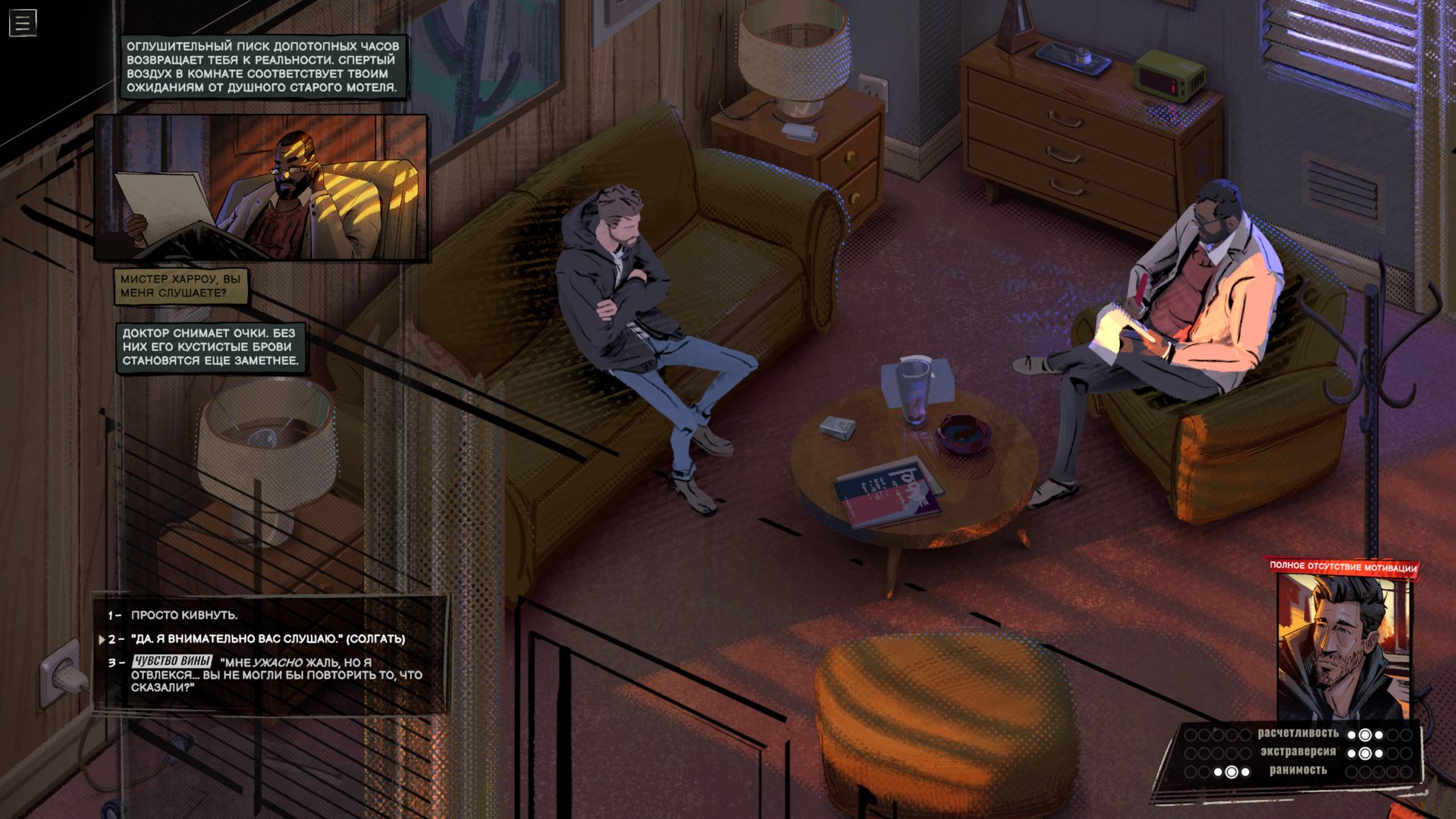Open the hamburger menu icon
Screen dimensions: 1456x819
point(23,23)
